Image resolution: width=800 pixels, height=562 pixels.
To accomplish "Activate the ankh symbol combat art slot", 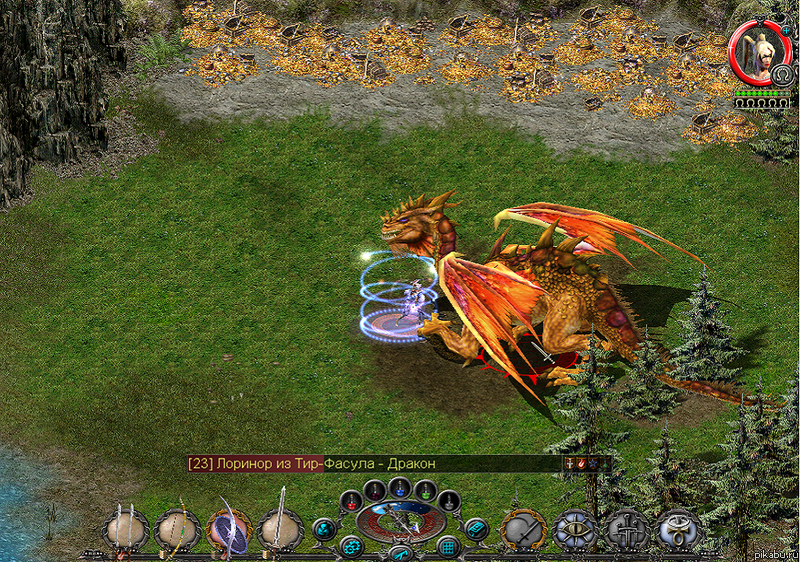I will click(680, 530).
